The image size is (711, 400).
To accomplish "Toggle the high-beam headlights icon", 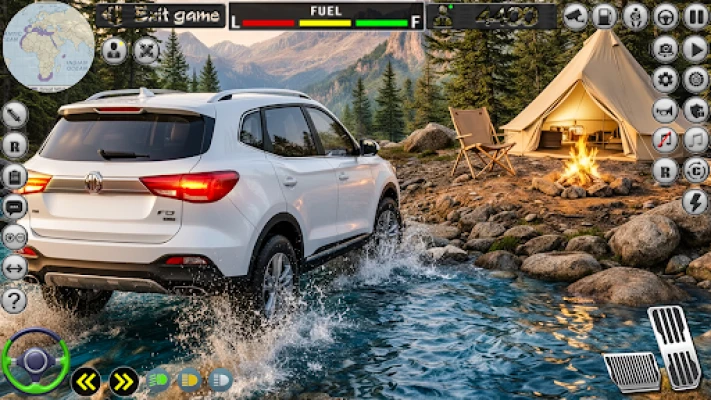I will (x=220, y=380).
